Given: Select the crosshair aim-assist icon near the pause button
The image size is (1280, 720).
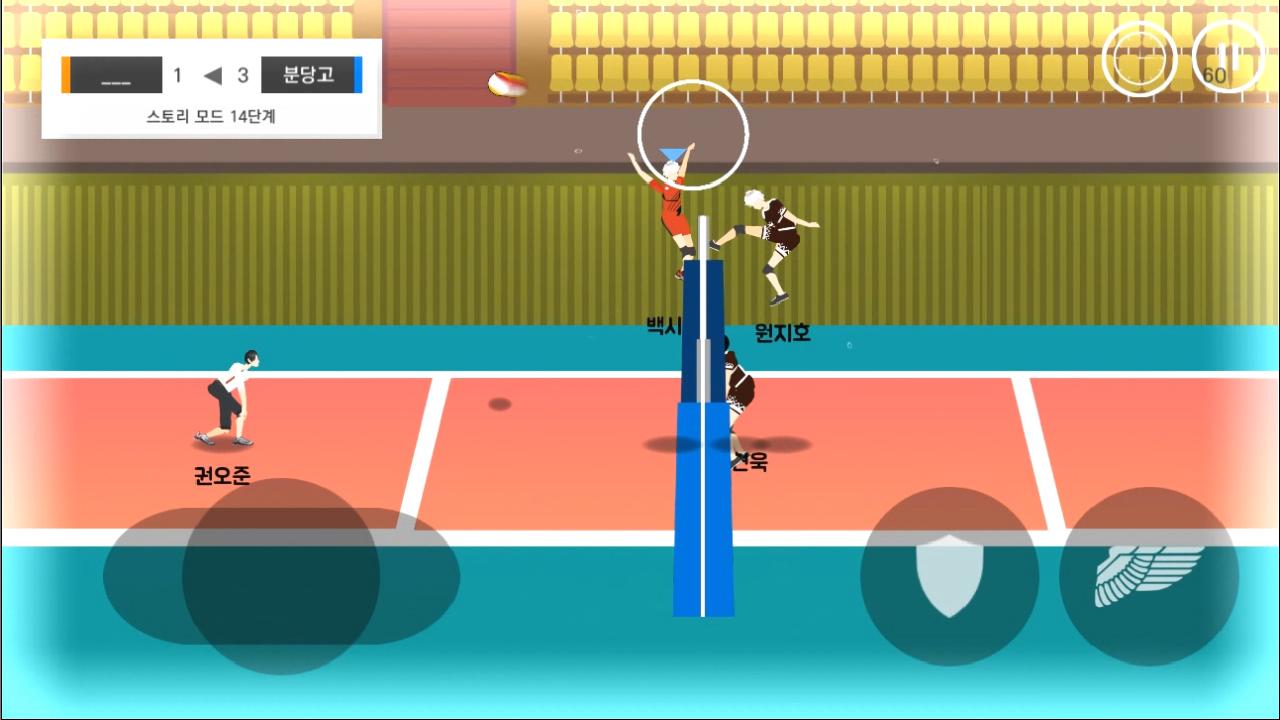Looking at the screenshot, I should click(x=1139, y=57).
